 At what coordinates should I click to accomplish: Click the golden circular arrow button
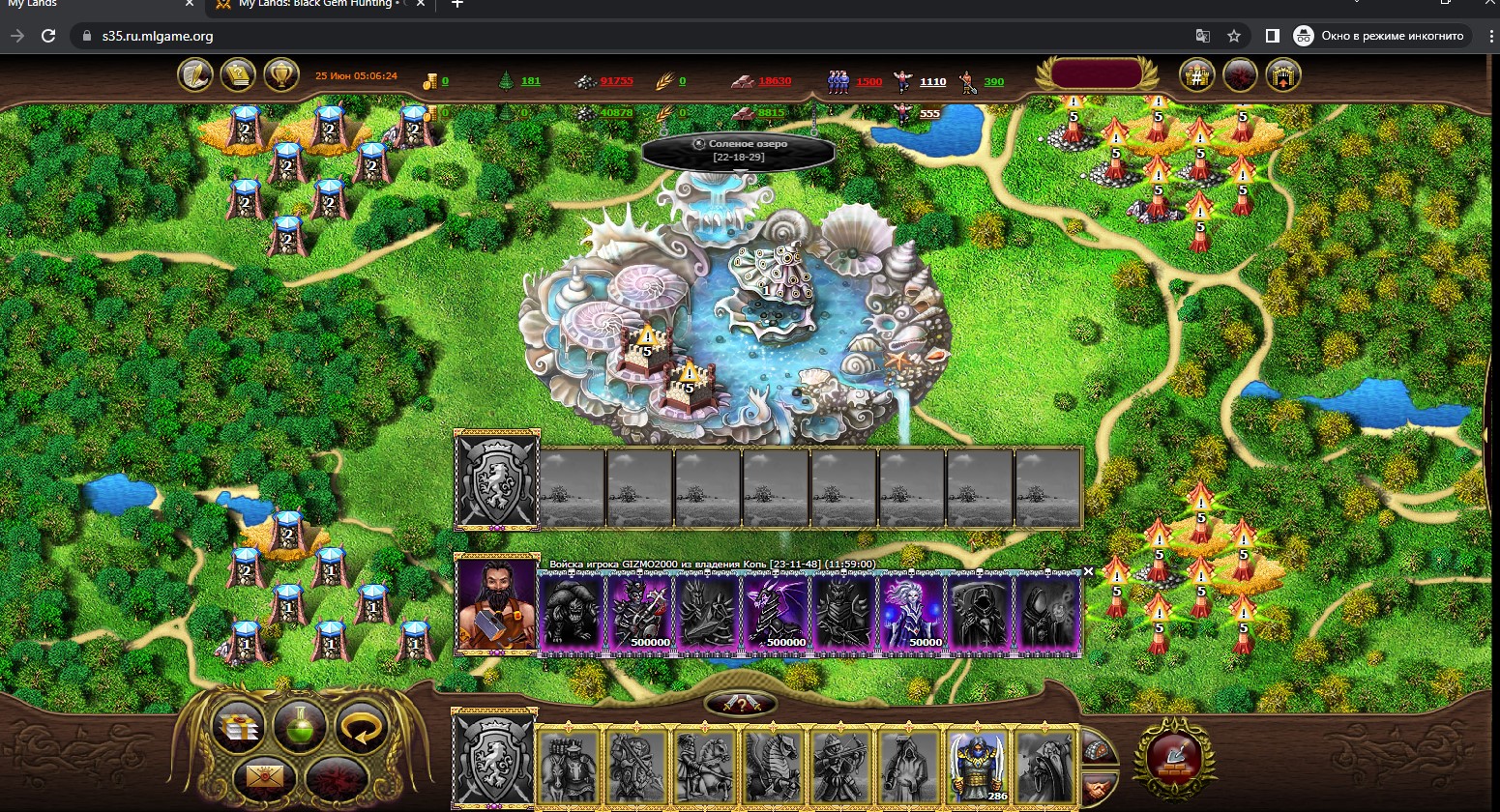tap(361, 728)
